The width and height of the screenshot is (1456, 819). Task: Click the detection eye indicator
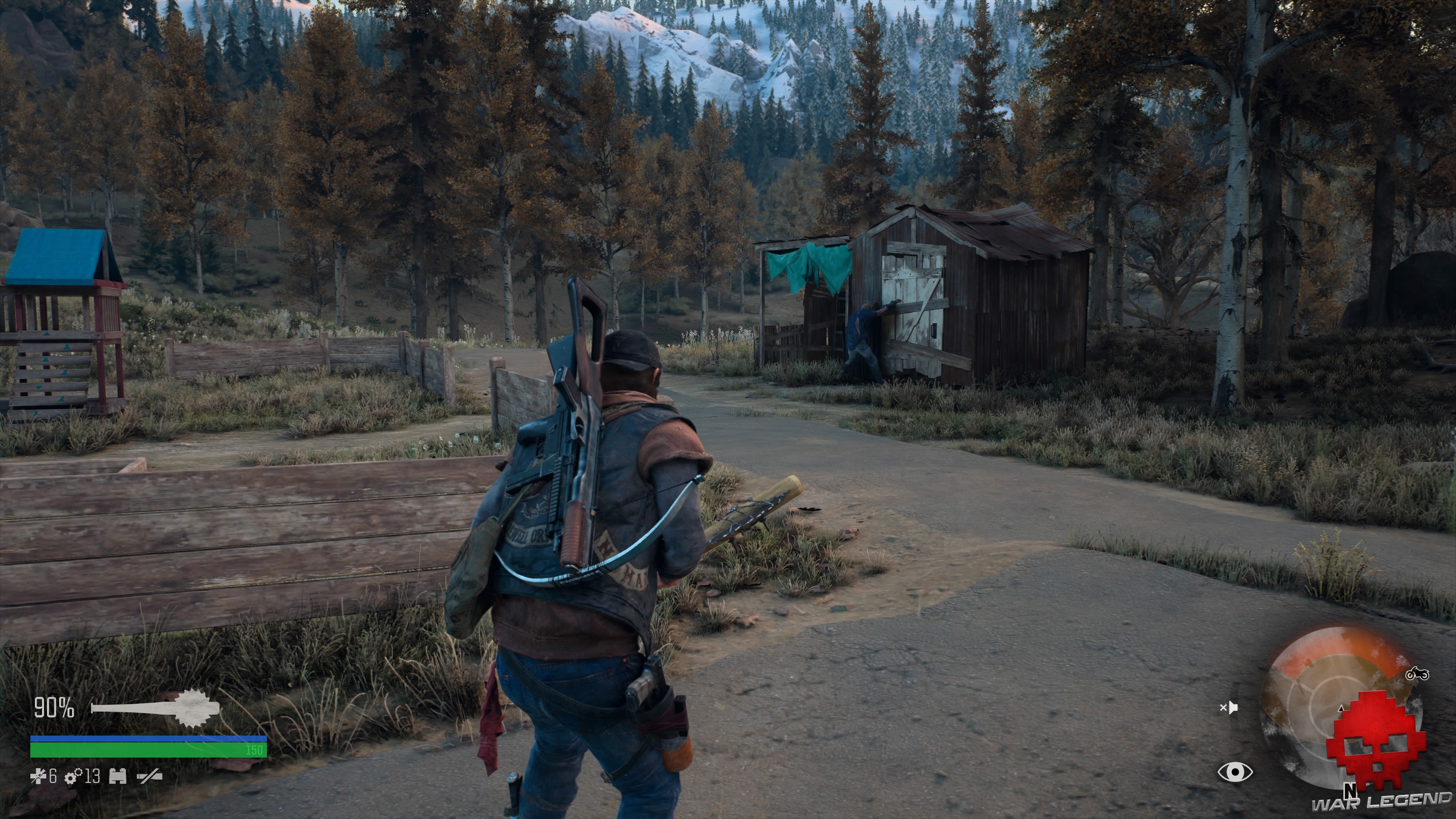[x=1236, y=772]
